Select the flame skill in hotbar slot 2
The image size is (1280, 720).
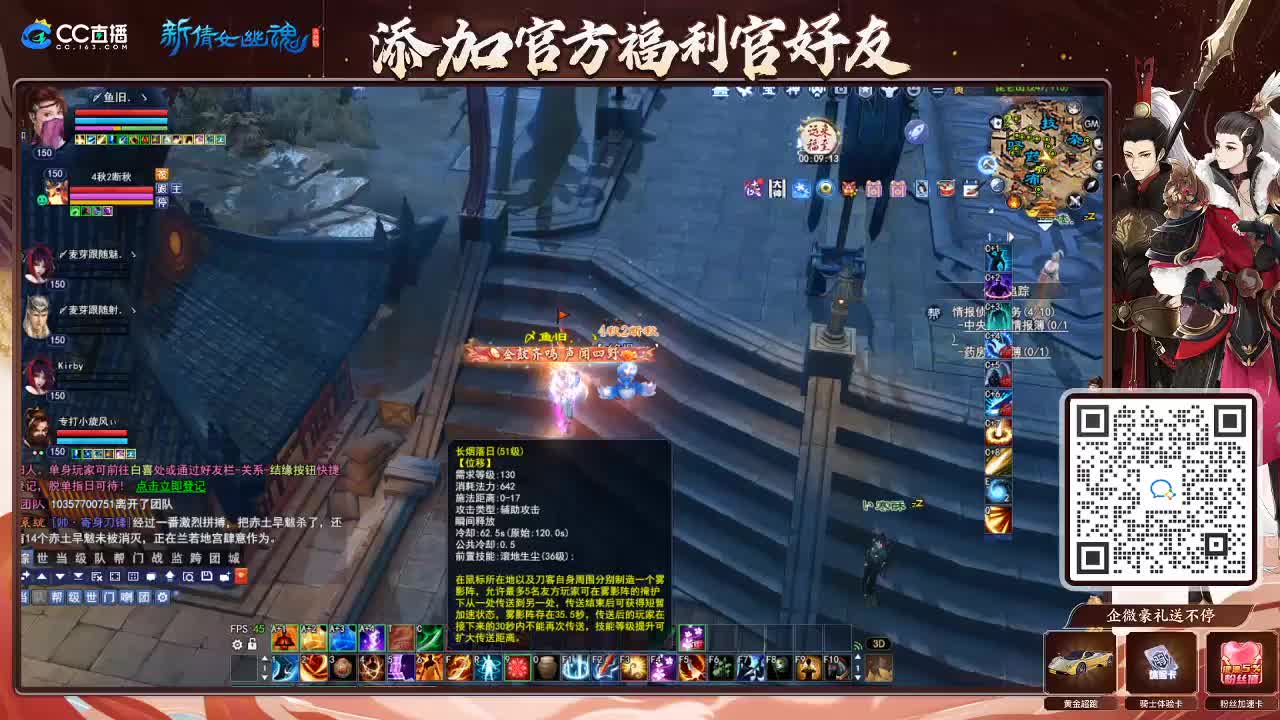coord(312,668)
